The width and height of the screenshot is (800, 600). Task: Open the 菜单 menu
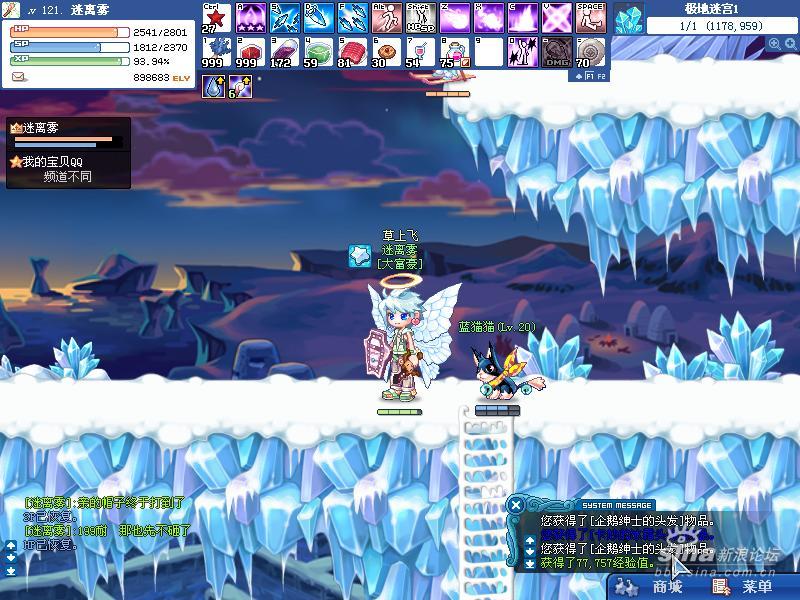click(x=743, y=587)
